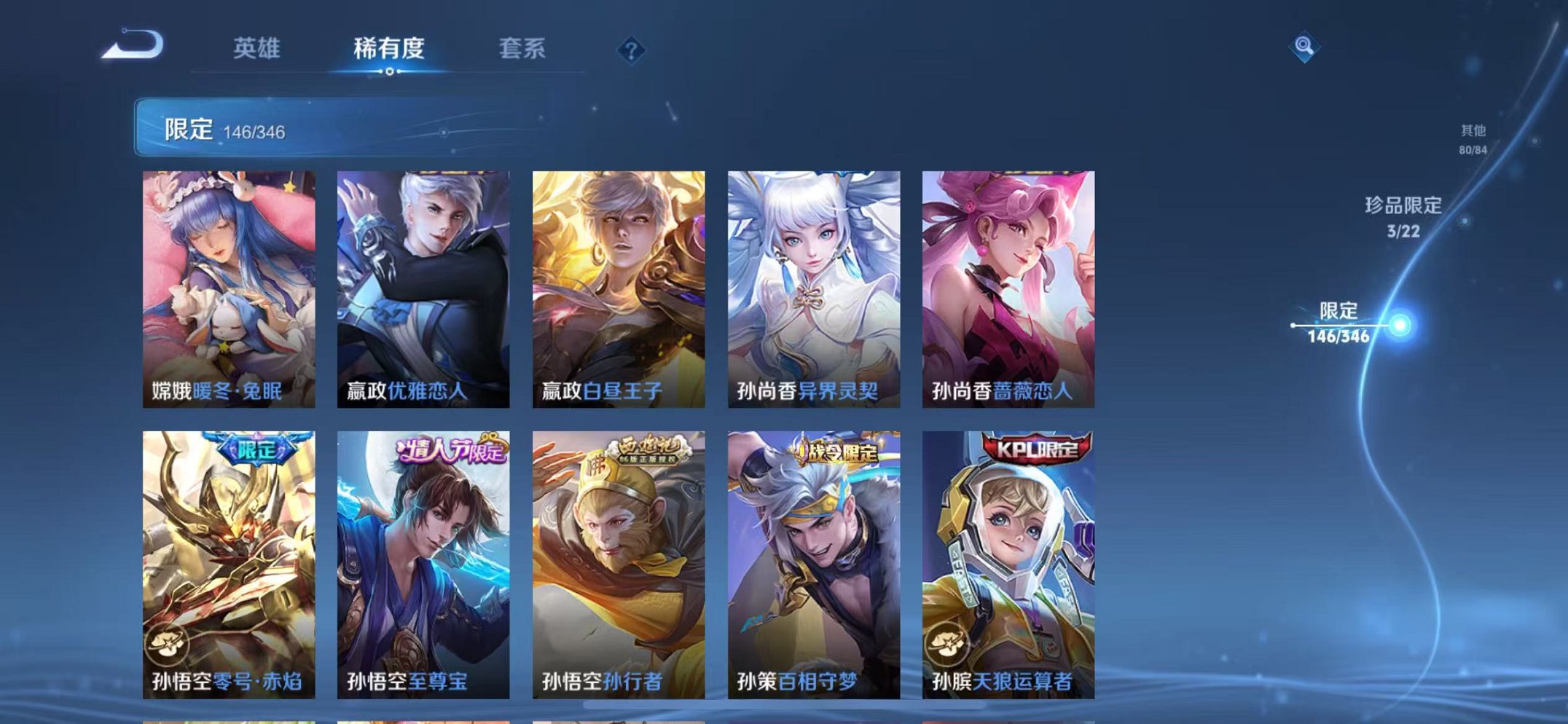
Task: Open help via the question mark icon
Action: [x=632, y=50]
